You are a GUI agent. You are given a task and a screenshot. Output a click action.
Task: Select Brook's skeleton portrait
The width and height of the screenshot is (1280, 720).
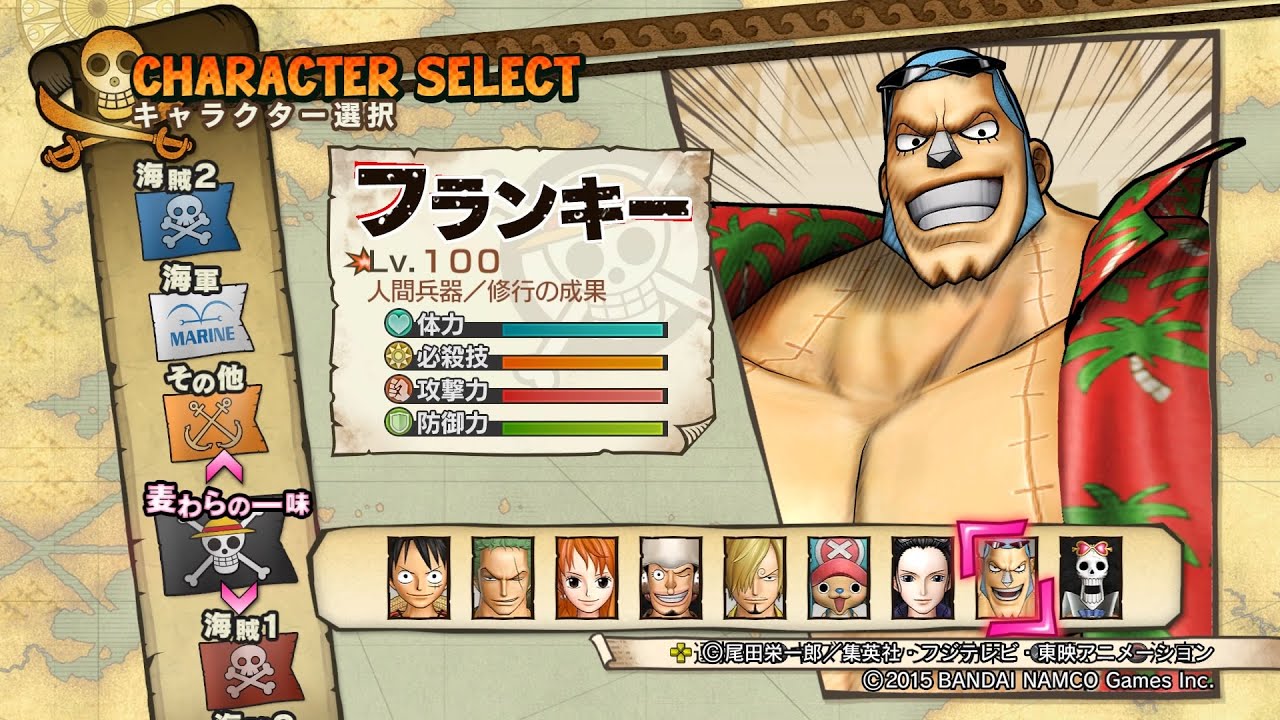[1091, 577]
